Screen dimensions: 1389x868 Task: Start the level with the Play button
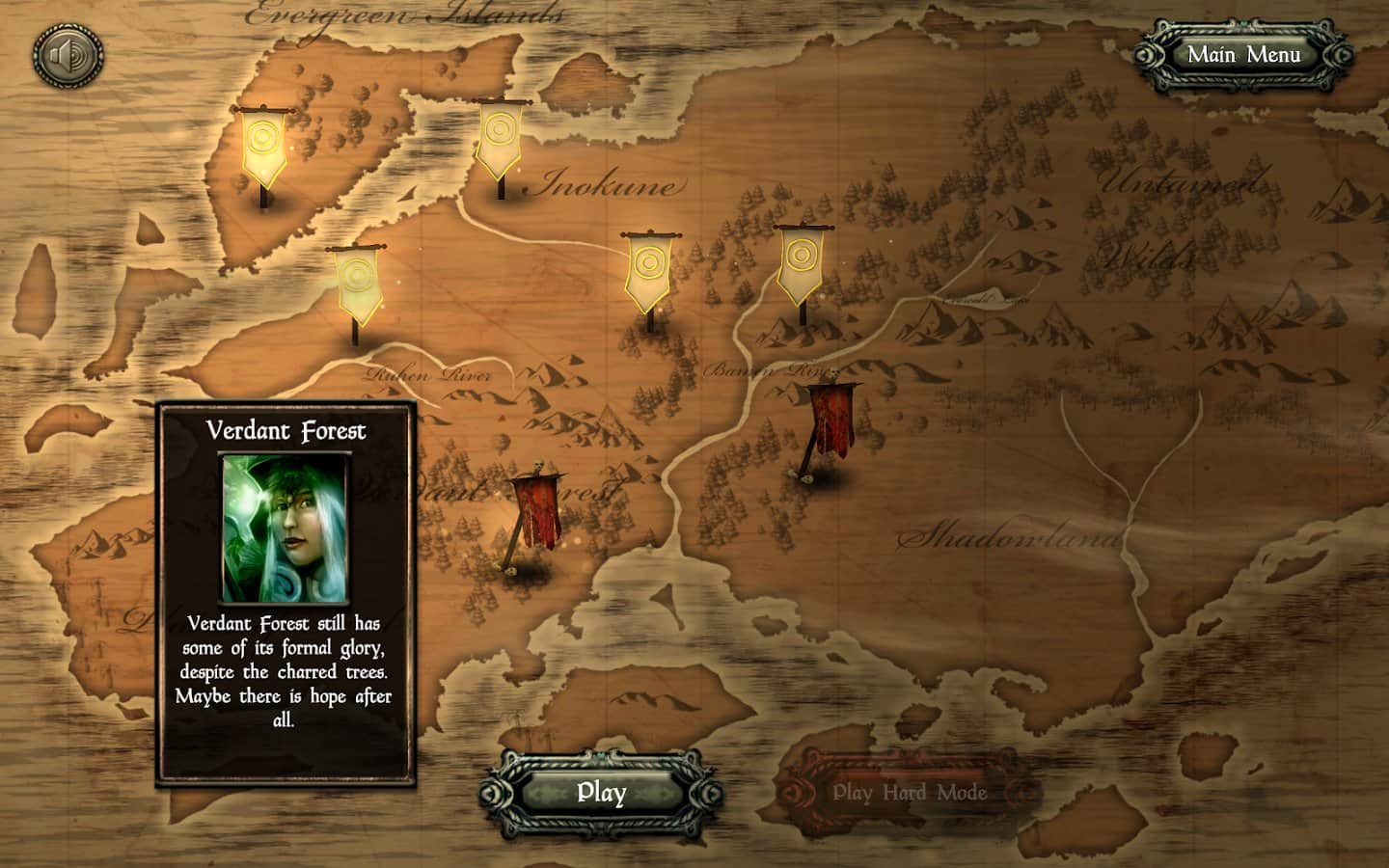[x=601, y=793]
